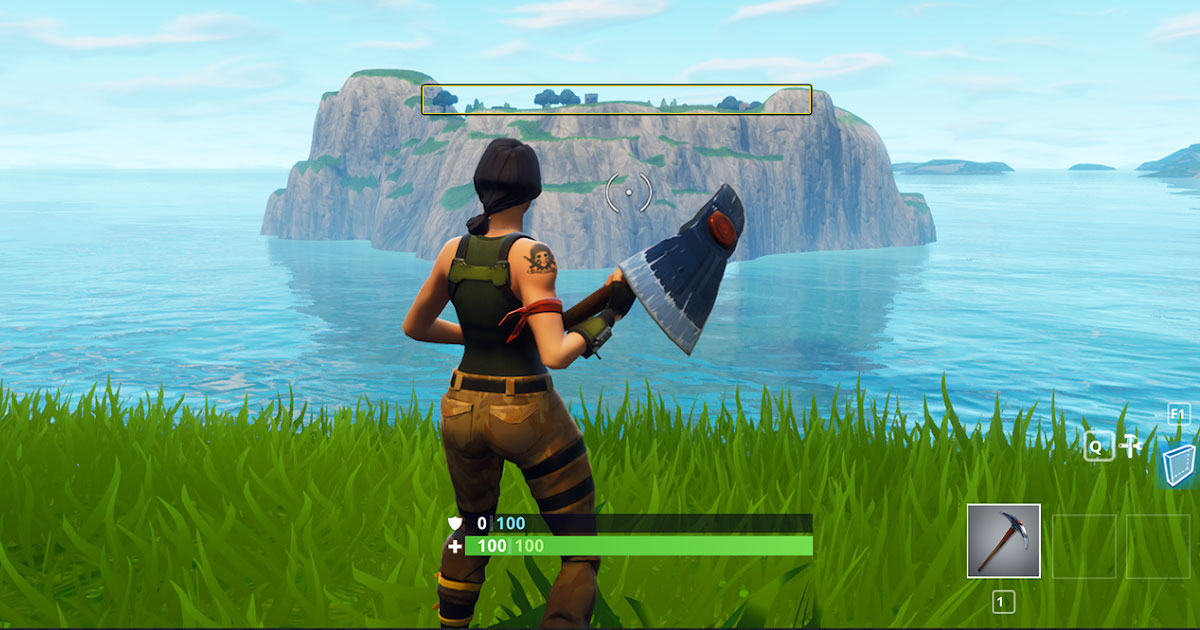The width and height of the screenshot is (1200, 630).
Task: Select the pickaxe hotbar slot
Action: point(1003,541)
